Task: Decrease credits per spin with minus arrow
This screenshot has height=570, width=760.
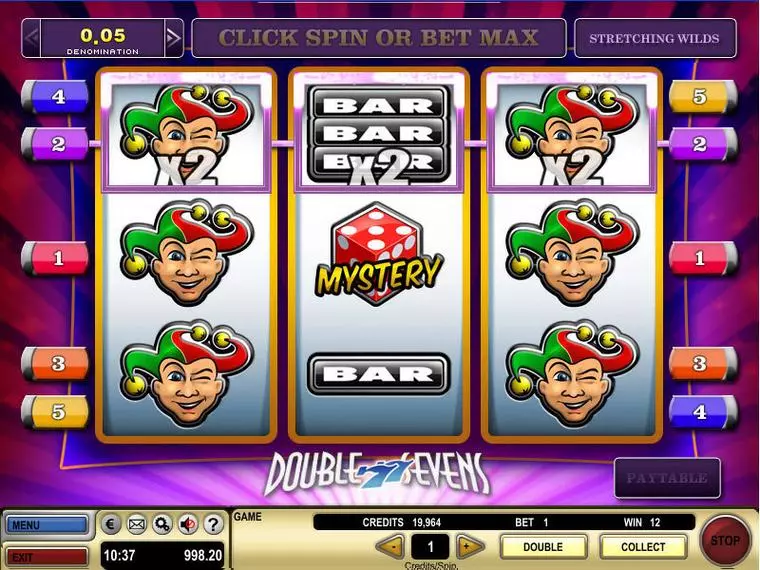Action: pos(392,547)
